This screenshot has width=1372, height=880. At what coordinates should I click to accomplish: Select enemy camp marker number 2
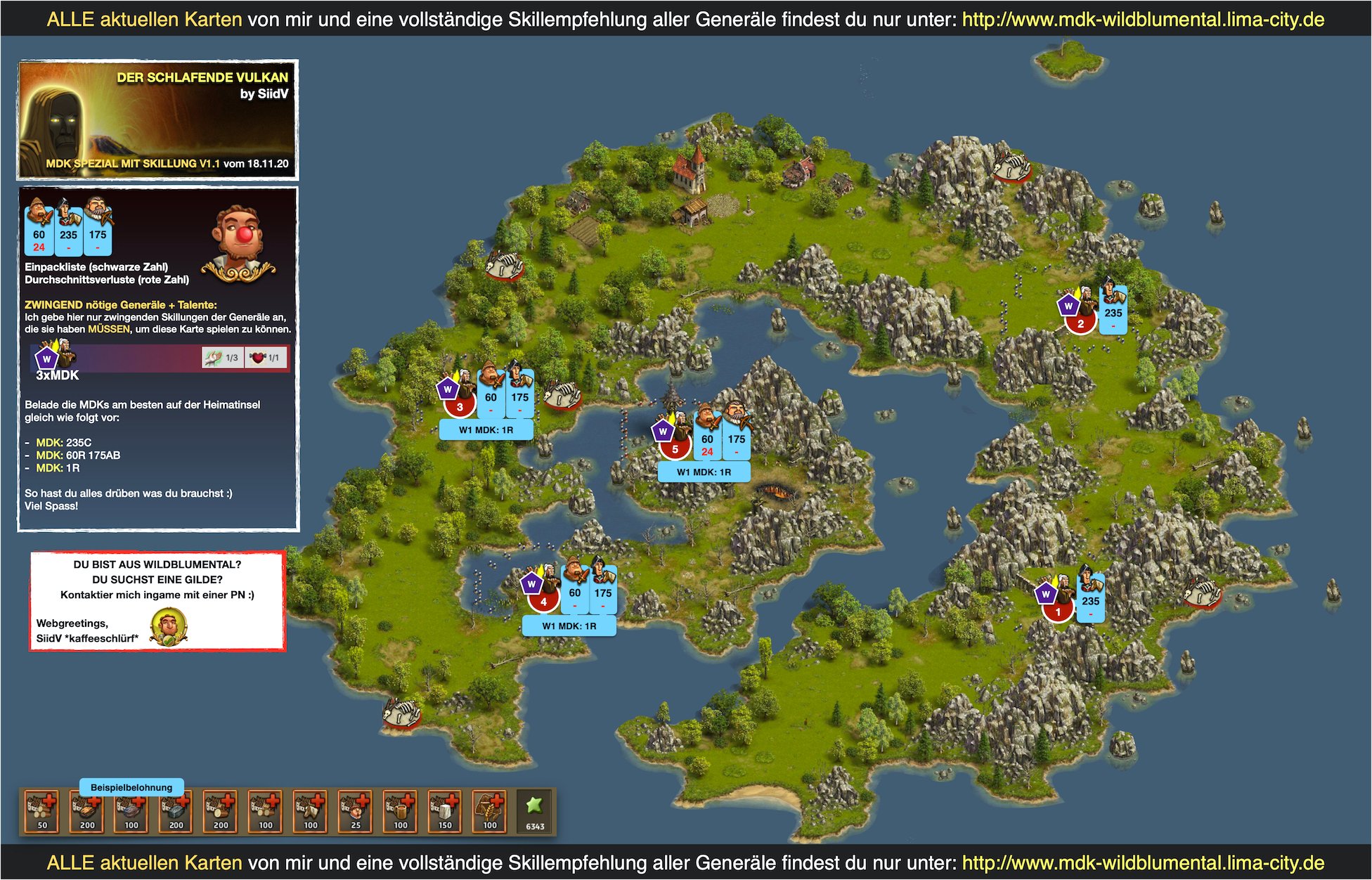click(x=1080, y=323)
